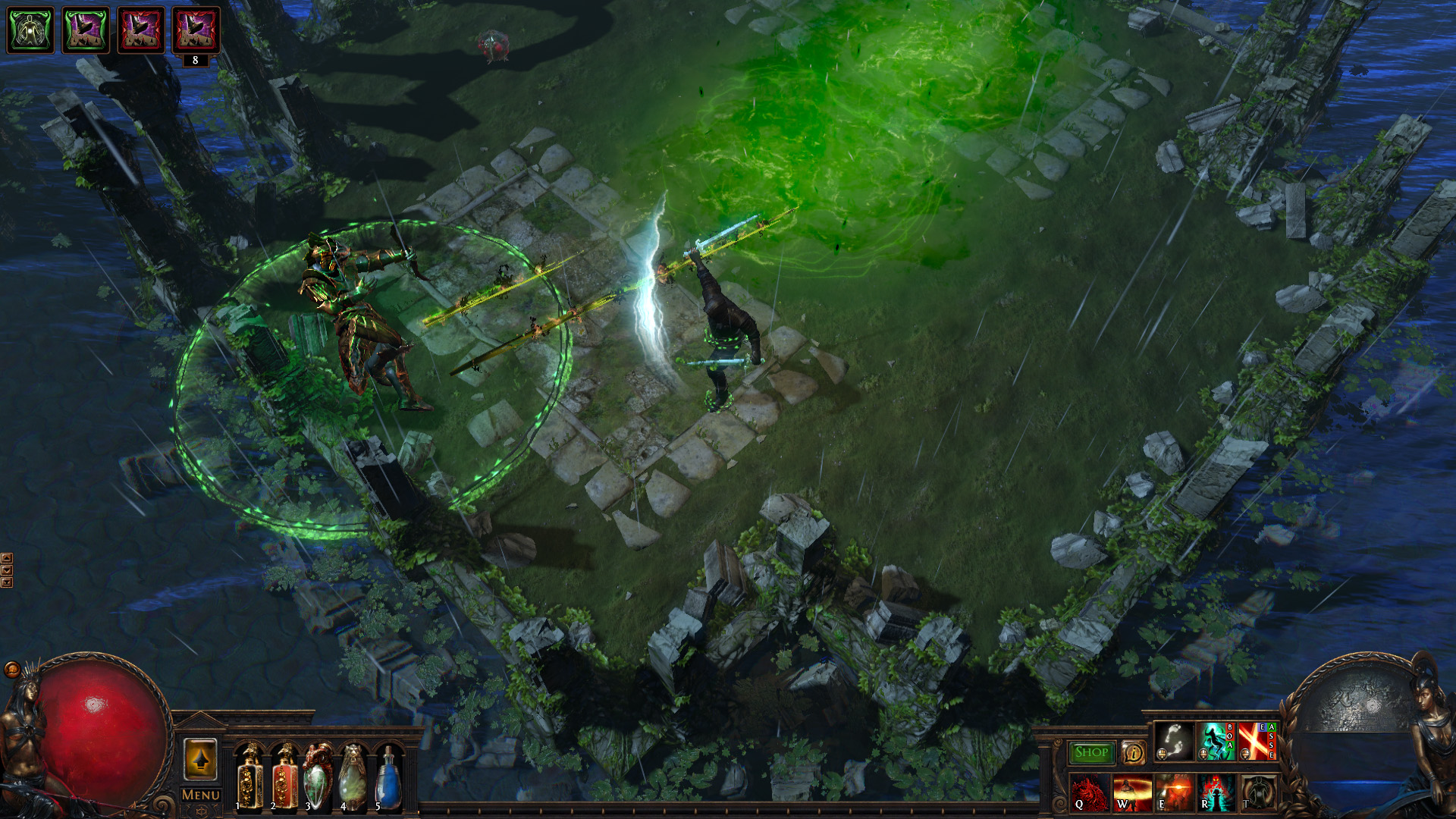Open the Shop
This screenshot has height=819, width=1456.
1091,750
